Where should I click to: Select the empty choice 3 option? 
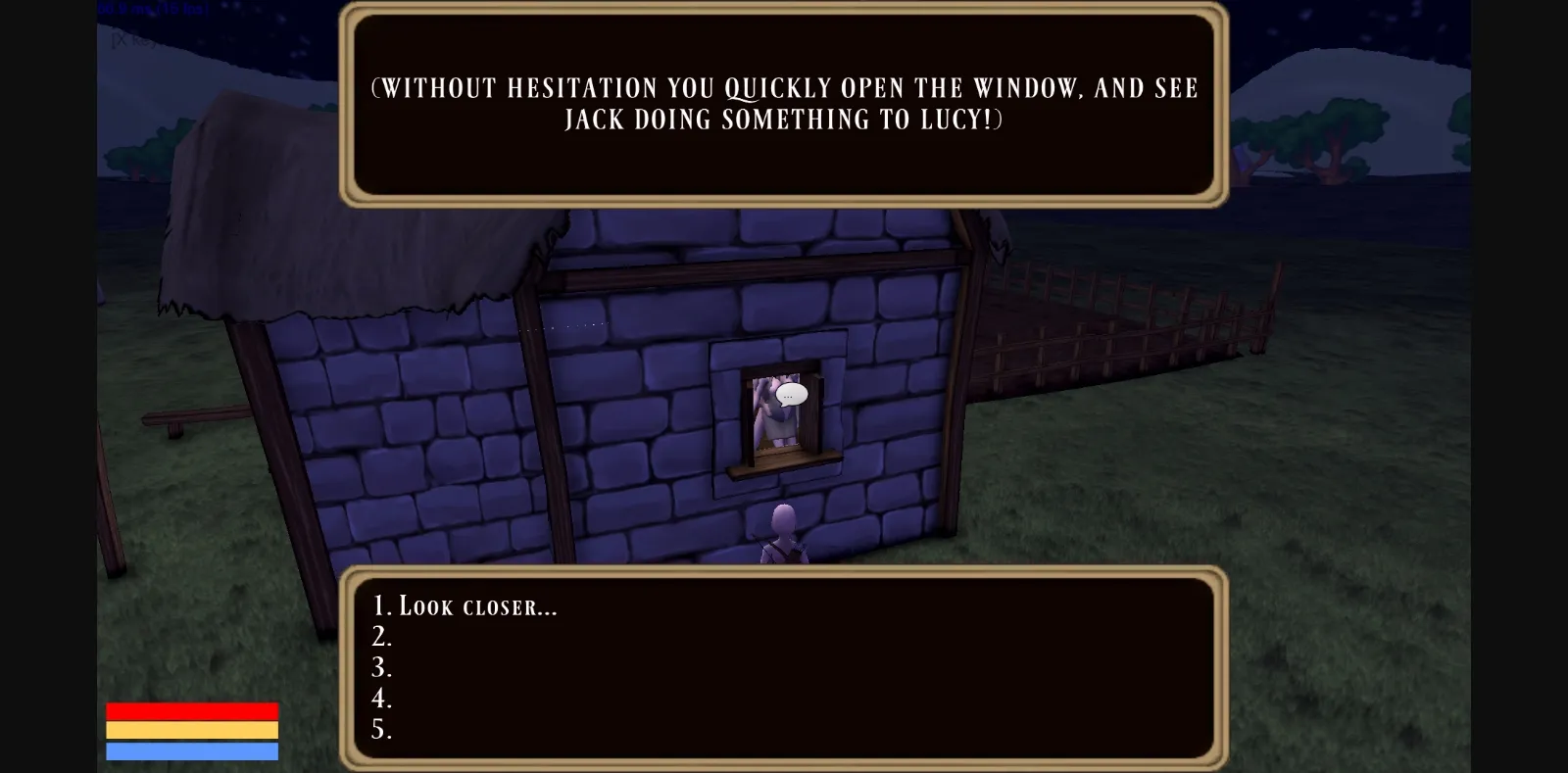(x=382, y=668)
